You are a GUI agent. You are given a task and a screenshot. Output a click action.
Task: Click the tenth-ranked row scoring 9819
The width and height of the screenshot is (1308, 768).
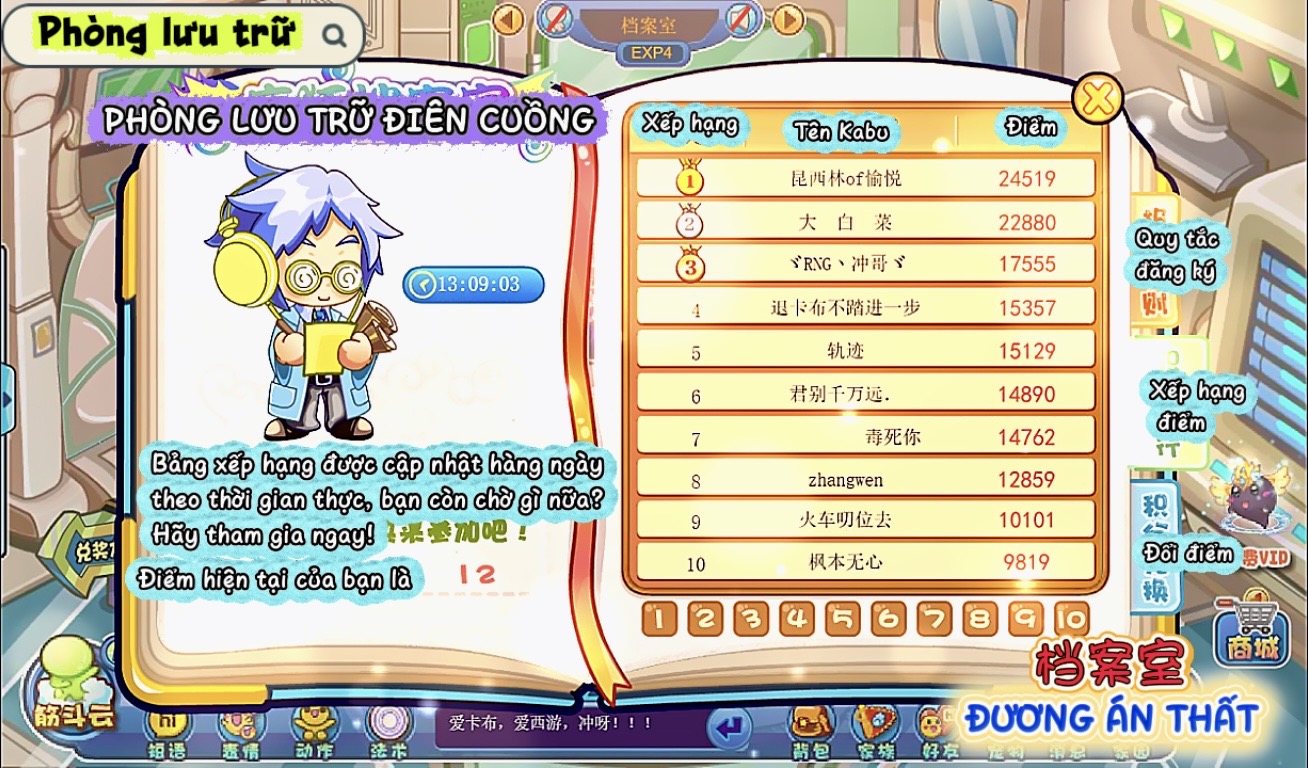click(865, 562)
